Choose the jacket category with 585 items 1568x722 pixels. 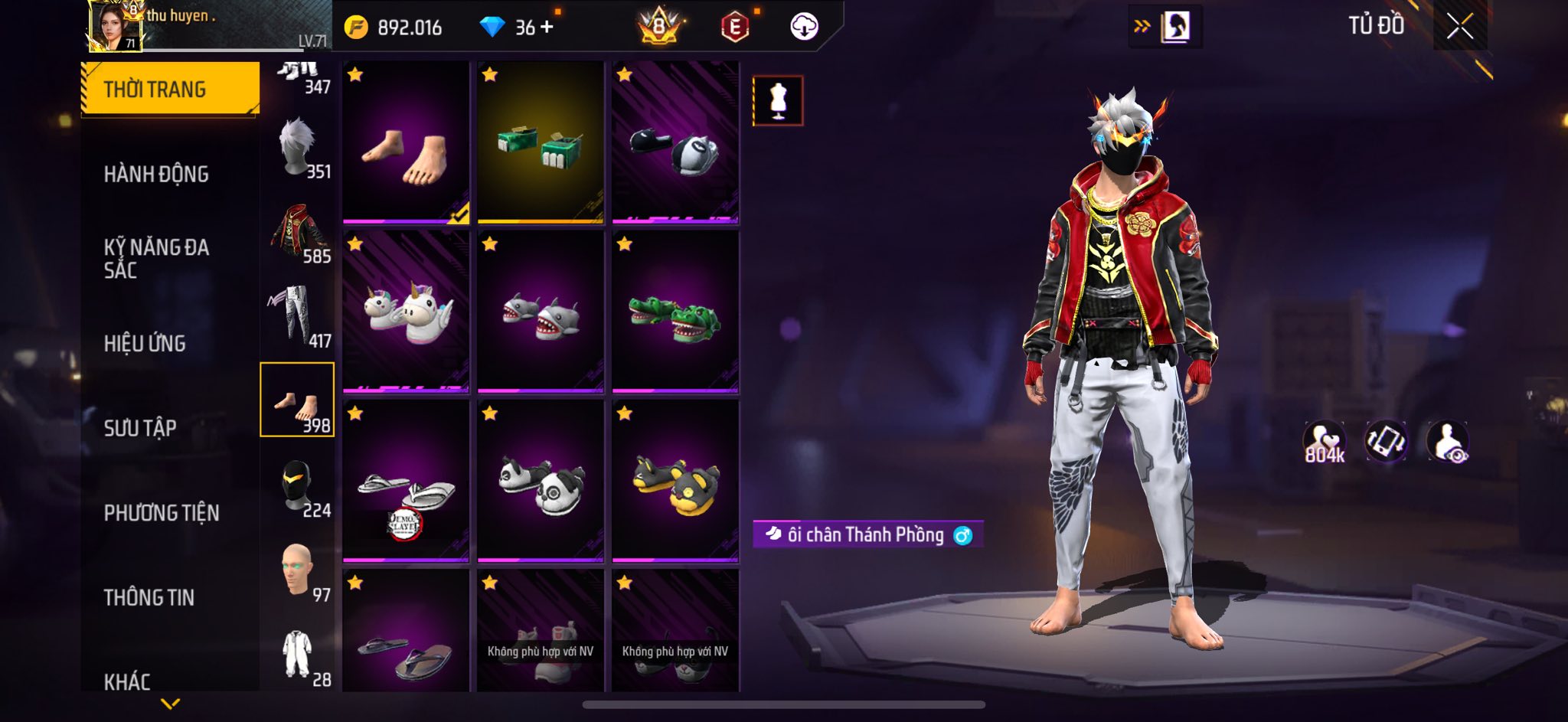click(298, 233)
